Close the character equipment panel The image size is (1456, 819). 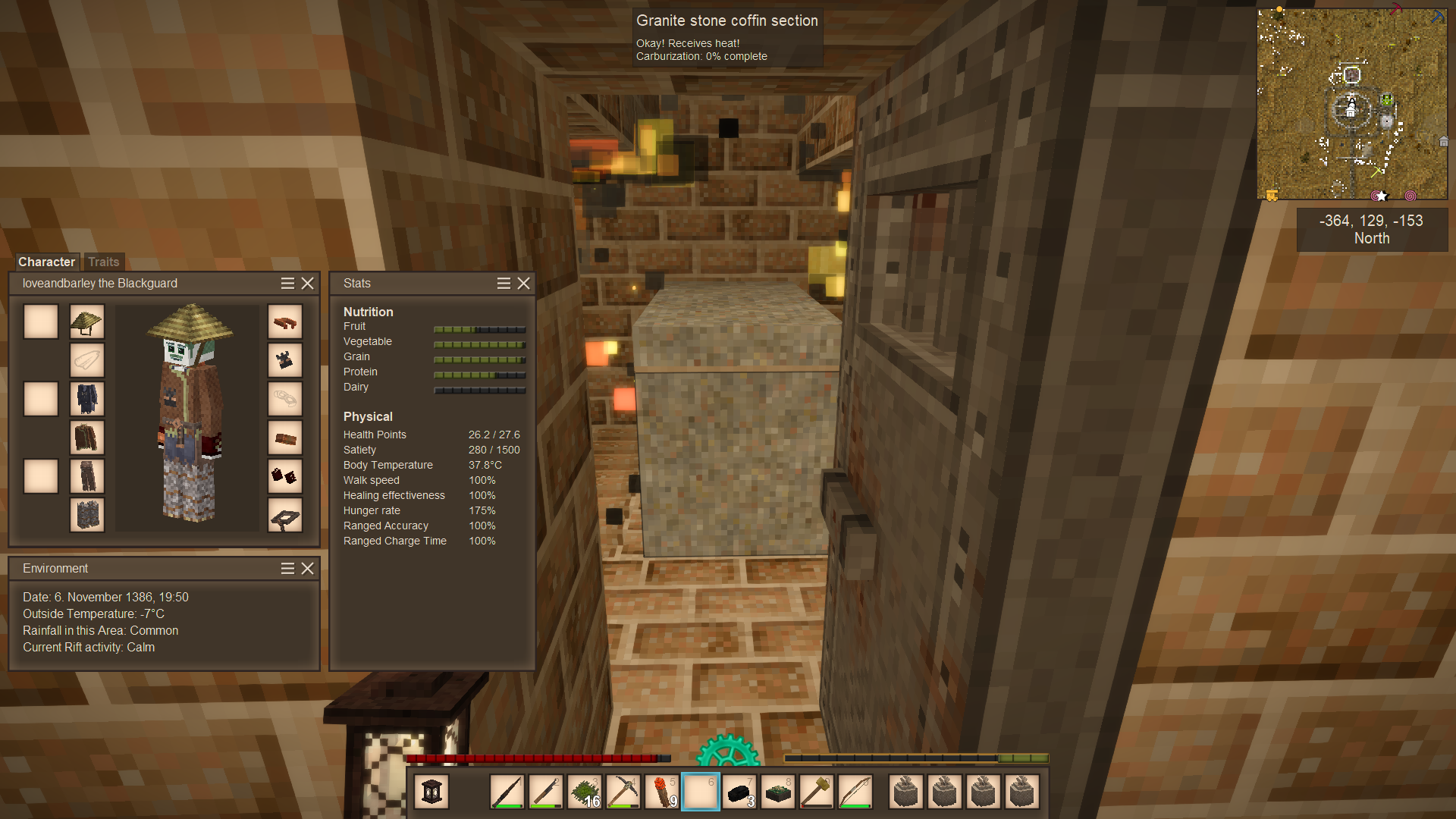(x=308, y=283)
